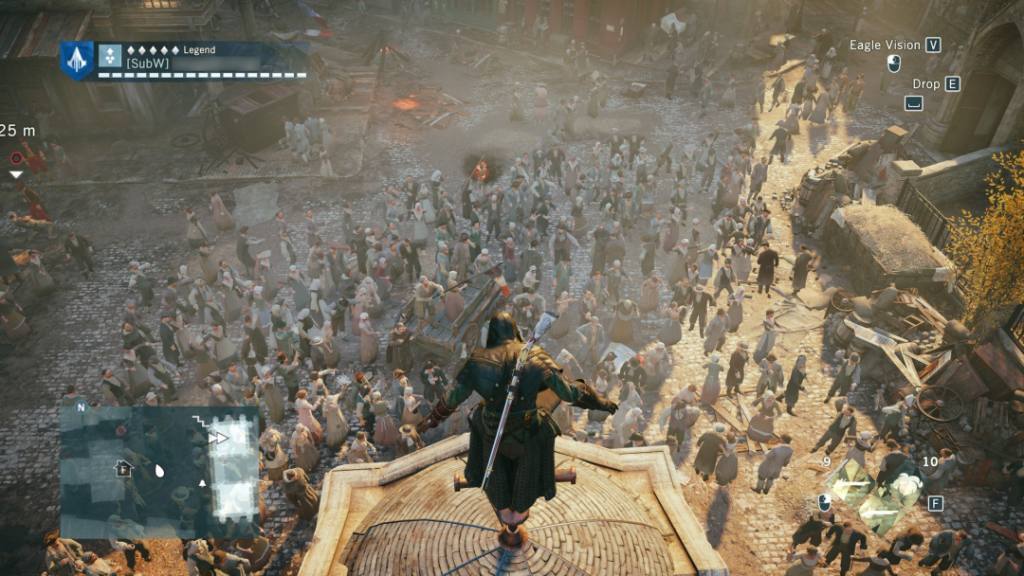Open the minimap
Viewport: 1024px width, 576px height.
coord(159,472)
